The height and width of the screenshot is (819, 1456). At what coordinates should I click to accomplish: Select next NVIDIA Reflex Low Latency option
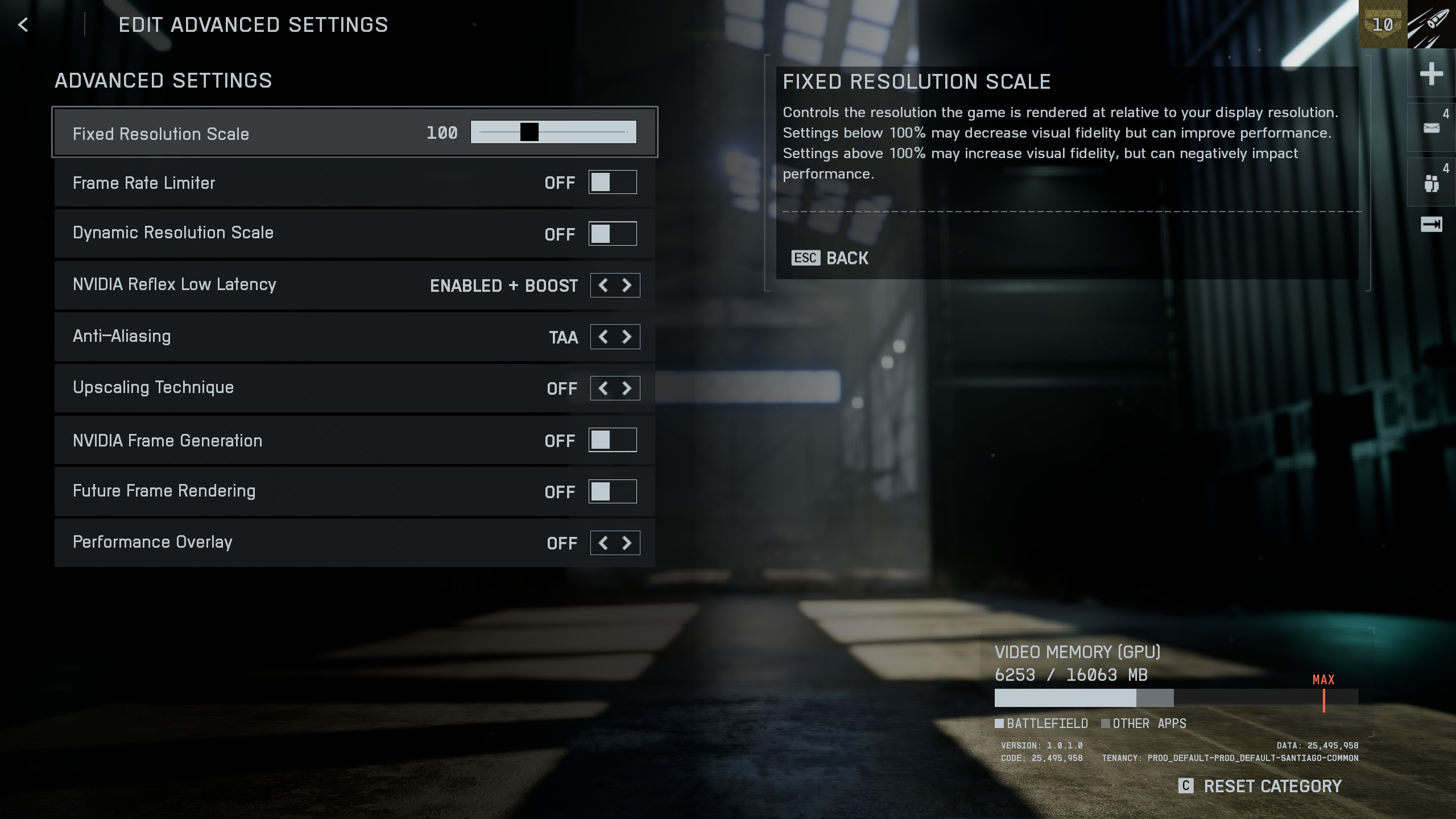click(627, 286)
